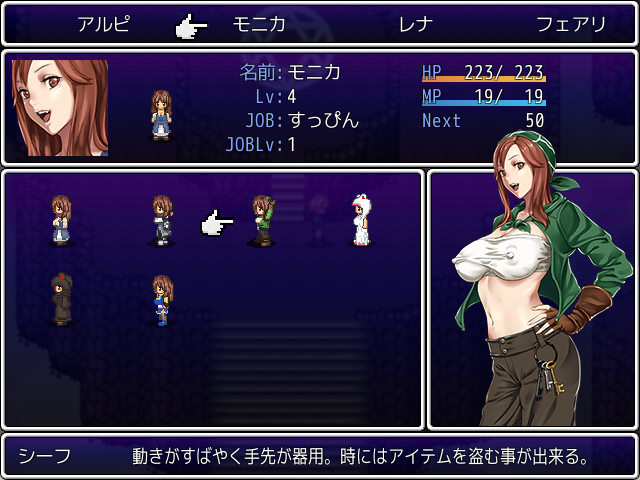This screenshot has height=480, width=640.
Task: Select the white and blue dress job sprite
Action: pos(62,220)
